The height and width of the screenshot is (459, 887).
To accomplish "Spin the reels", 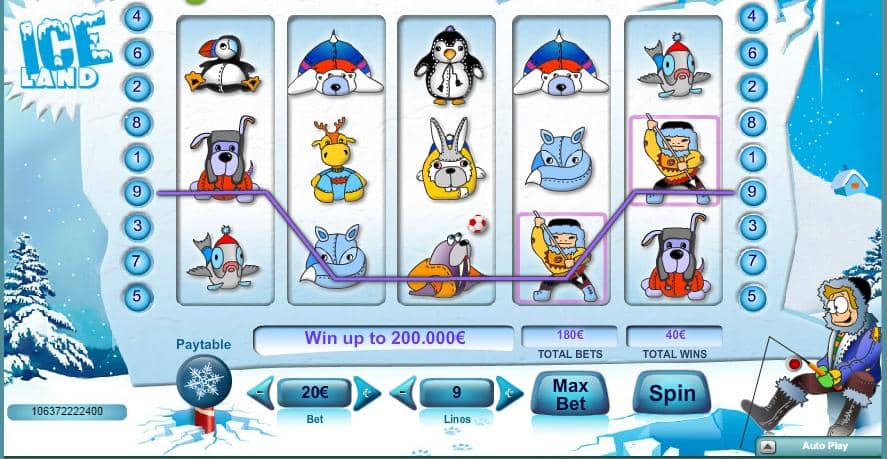I will pos(671,393).
